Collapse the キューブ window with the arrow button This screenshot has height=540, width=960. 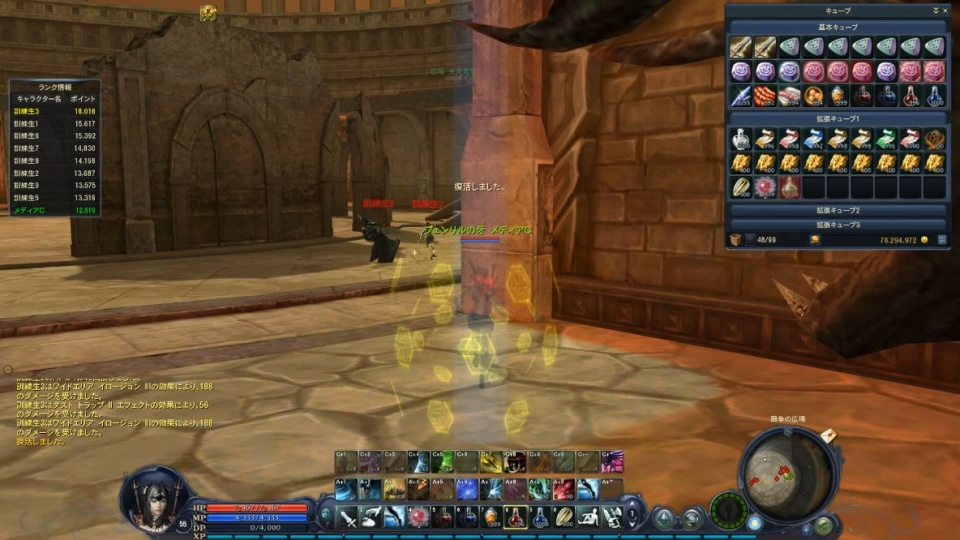(x=934, y=10)
